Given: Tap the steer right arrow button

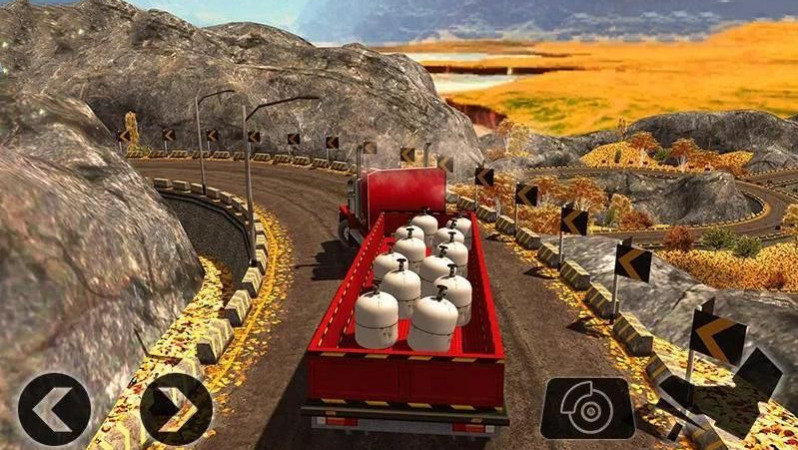Looking at the screenshot, I should point(176,408).
